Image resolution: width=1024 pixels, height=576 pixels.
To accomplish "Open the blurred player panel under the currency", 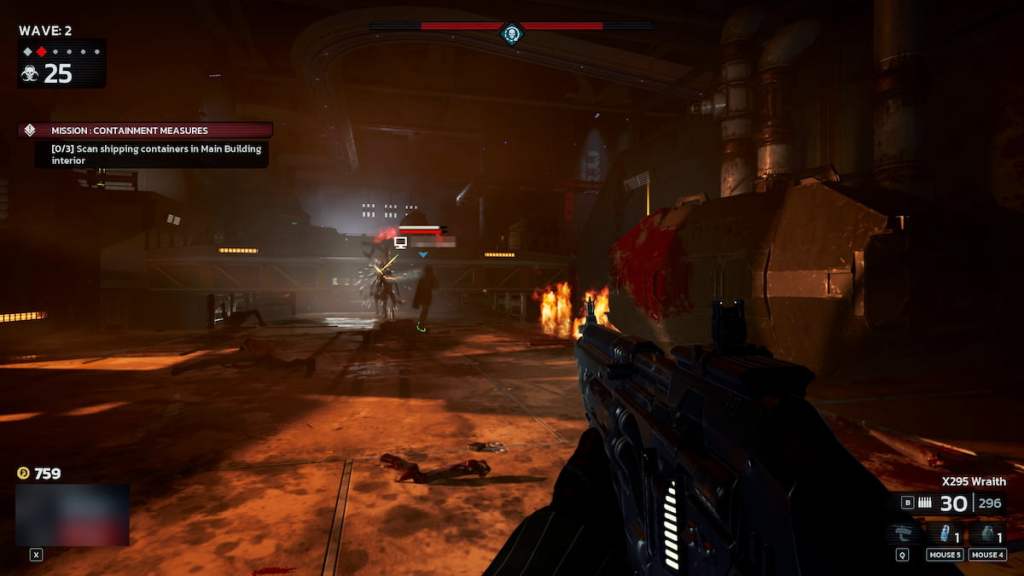I will [72, 515].
